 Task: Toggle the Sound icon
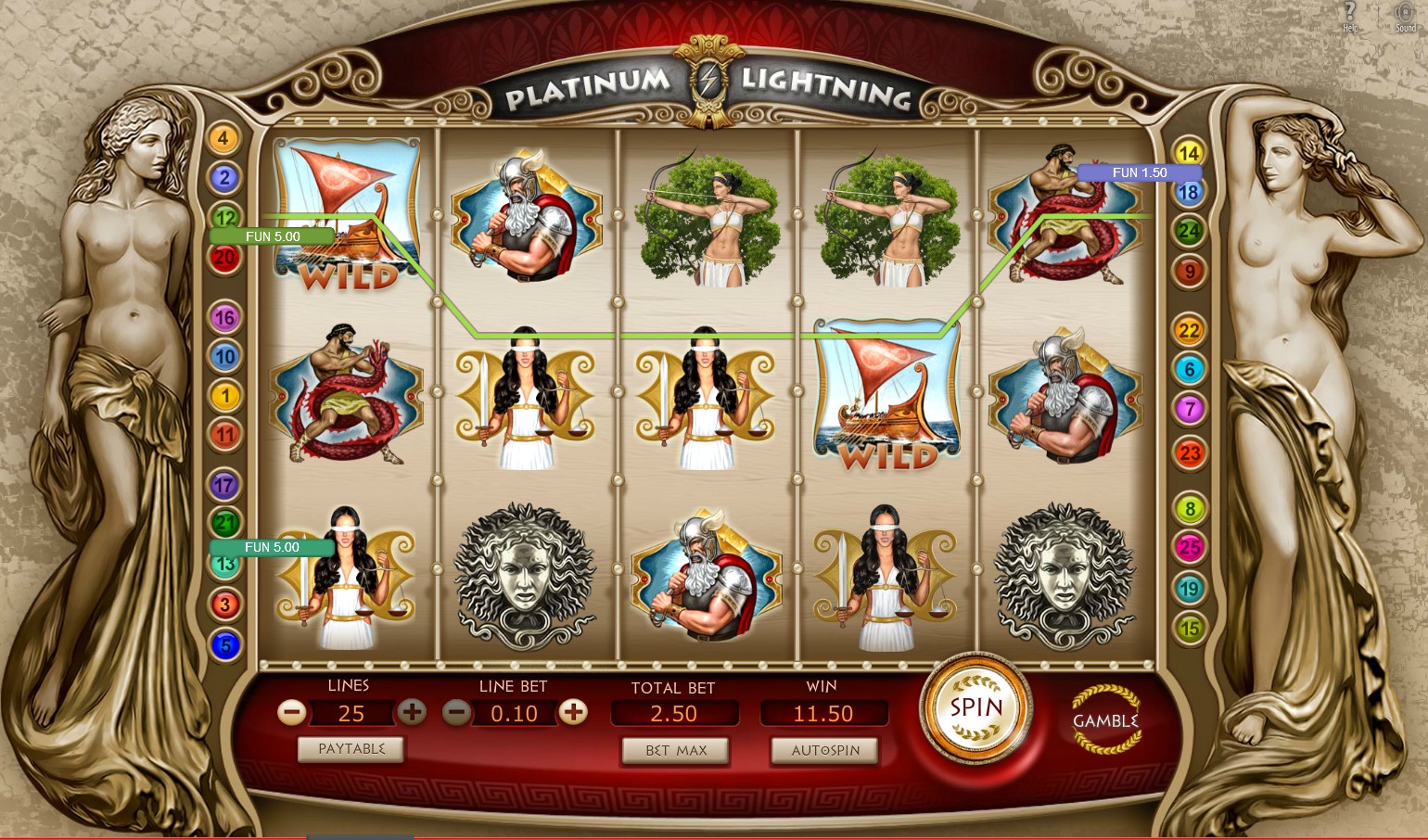tap(1405, 15)
